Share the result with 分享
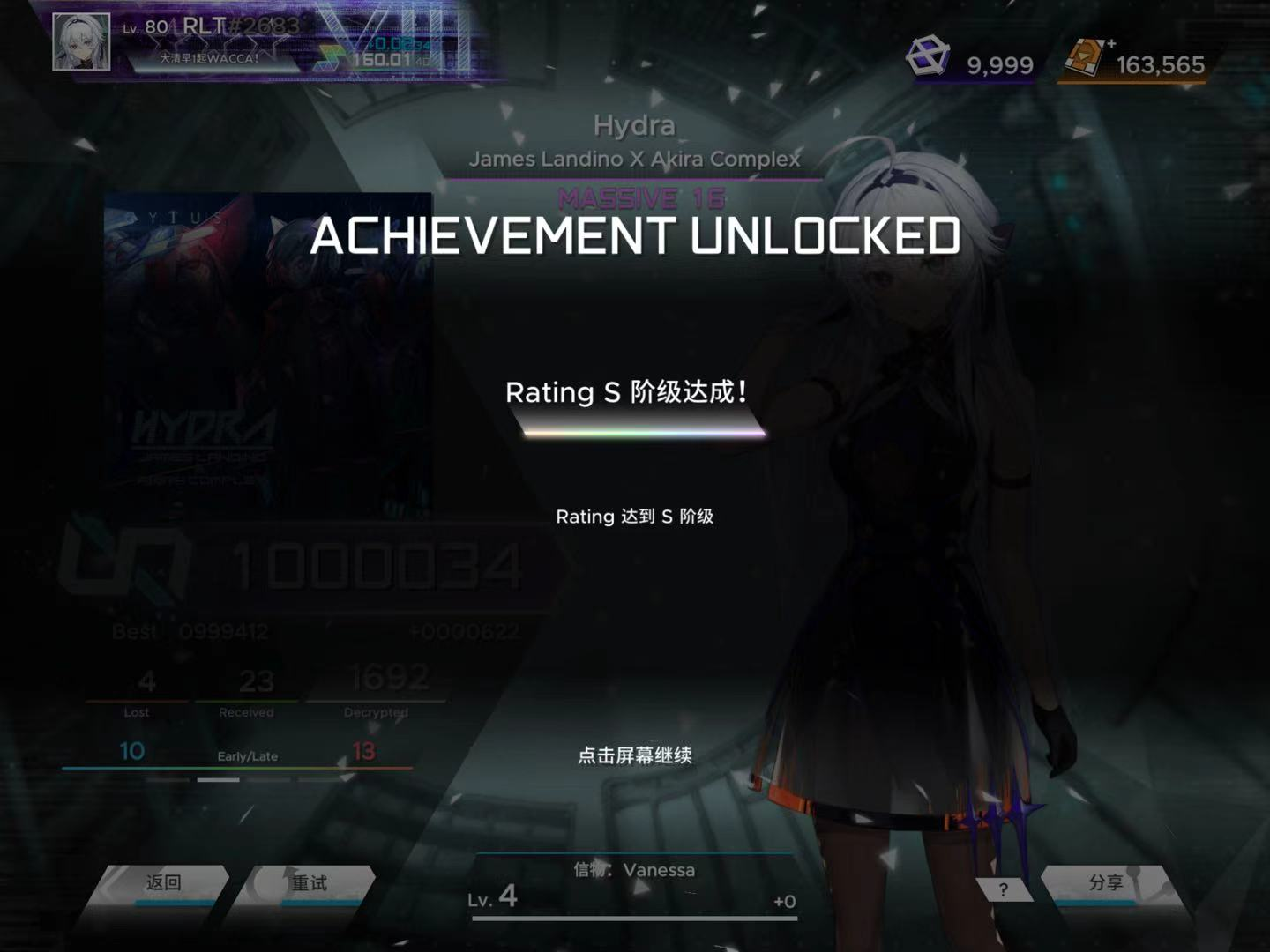This screenshot has width=1270, height=952. (1105, 883)
